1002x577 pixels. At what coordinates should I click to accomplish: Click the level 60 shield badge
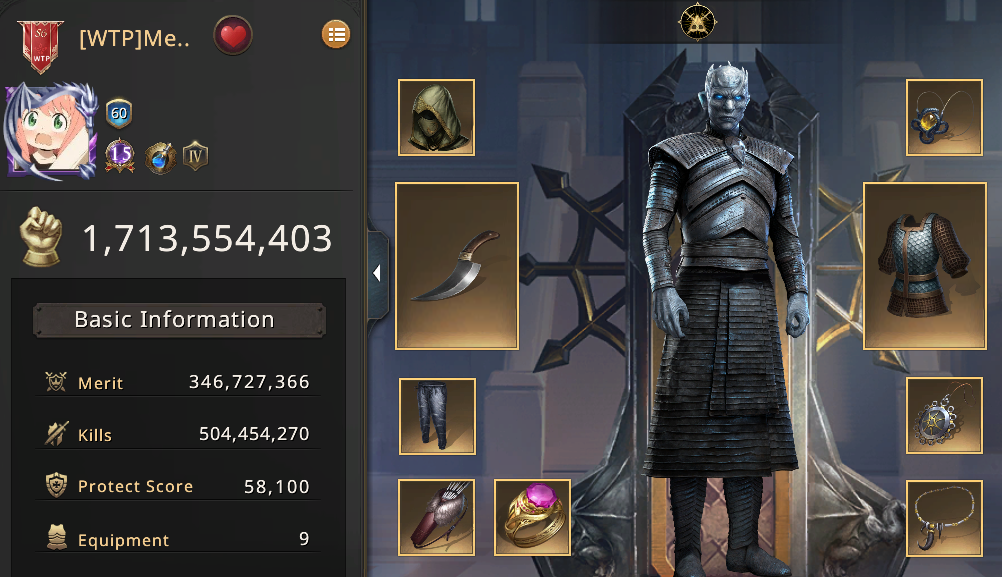[119, 113]
